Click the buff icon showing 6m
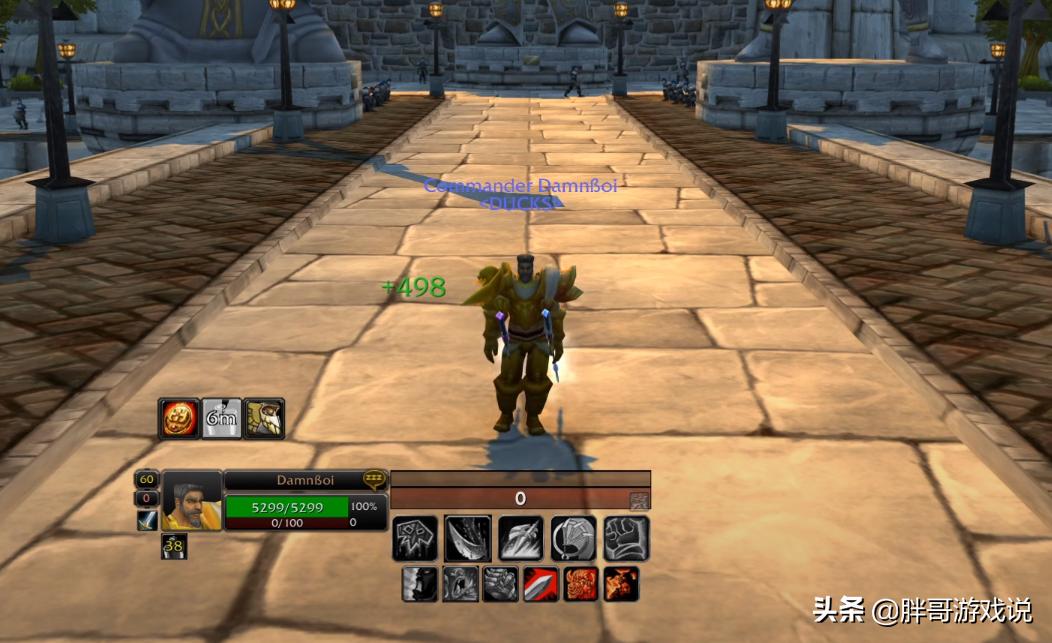Screen dimensions: 1052x643 pyautogui.click(x=221, y=418)
